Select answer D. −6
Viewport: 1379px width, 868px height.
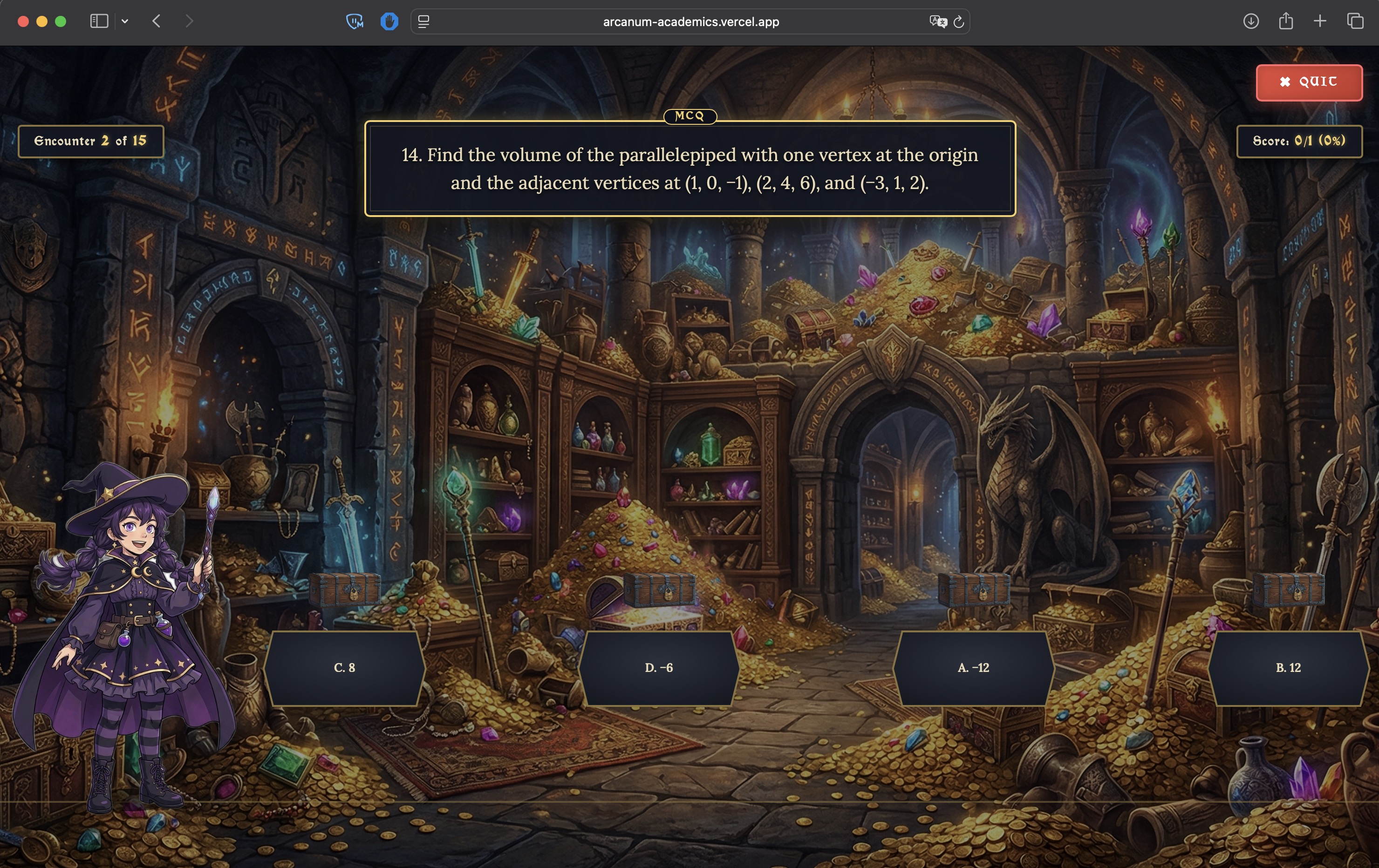659,668
